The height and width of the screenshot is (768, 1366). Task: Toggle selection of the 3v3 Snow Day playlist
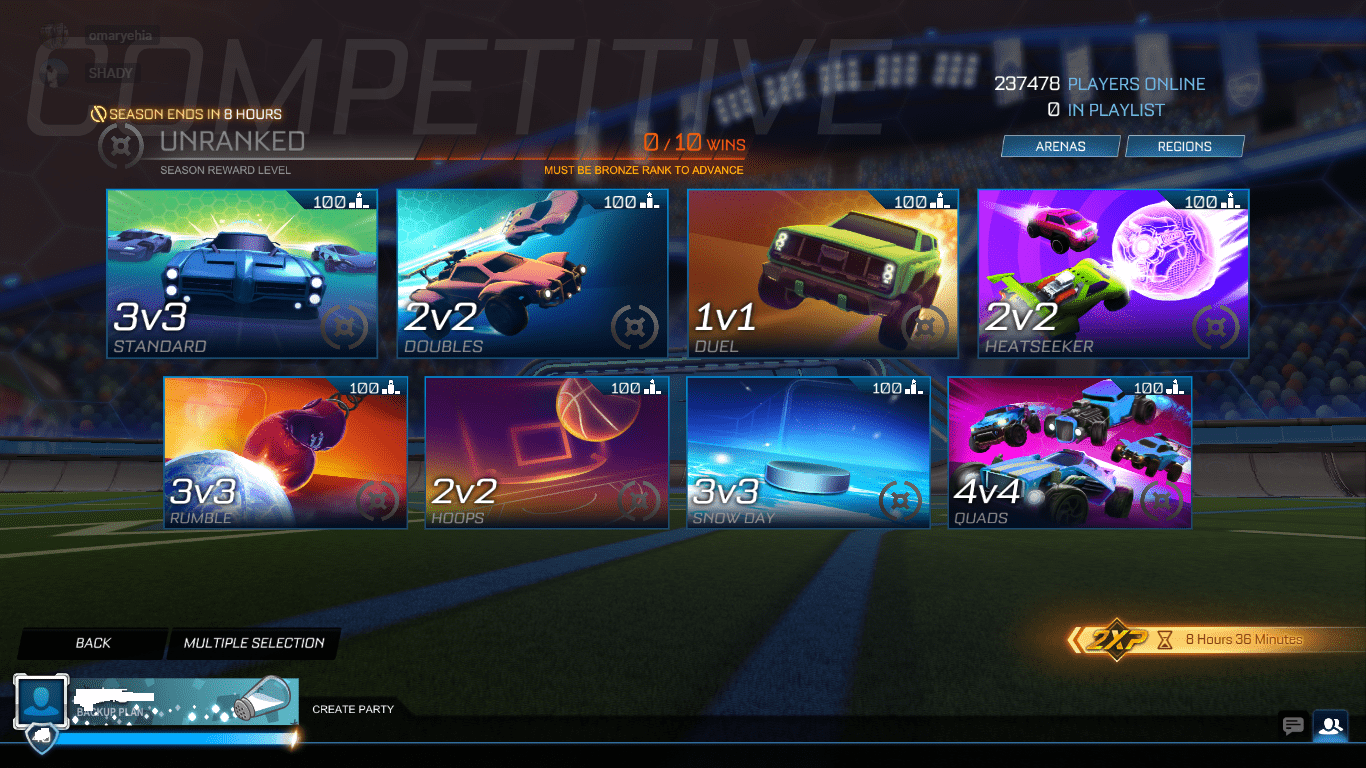[x=808, y=451]
